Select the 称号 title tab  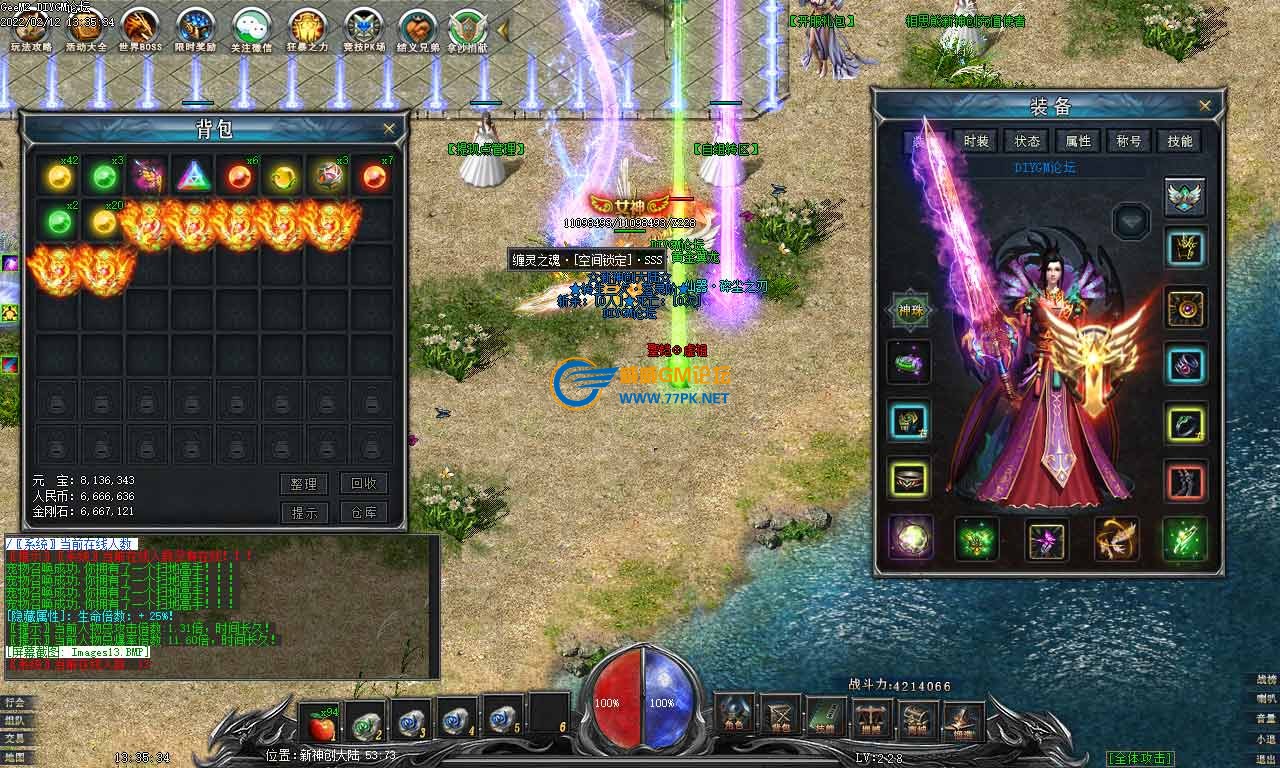click(1129, 142)
